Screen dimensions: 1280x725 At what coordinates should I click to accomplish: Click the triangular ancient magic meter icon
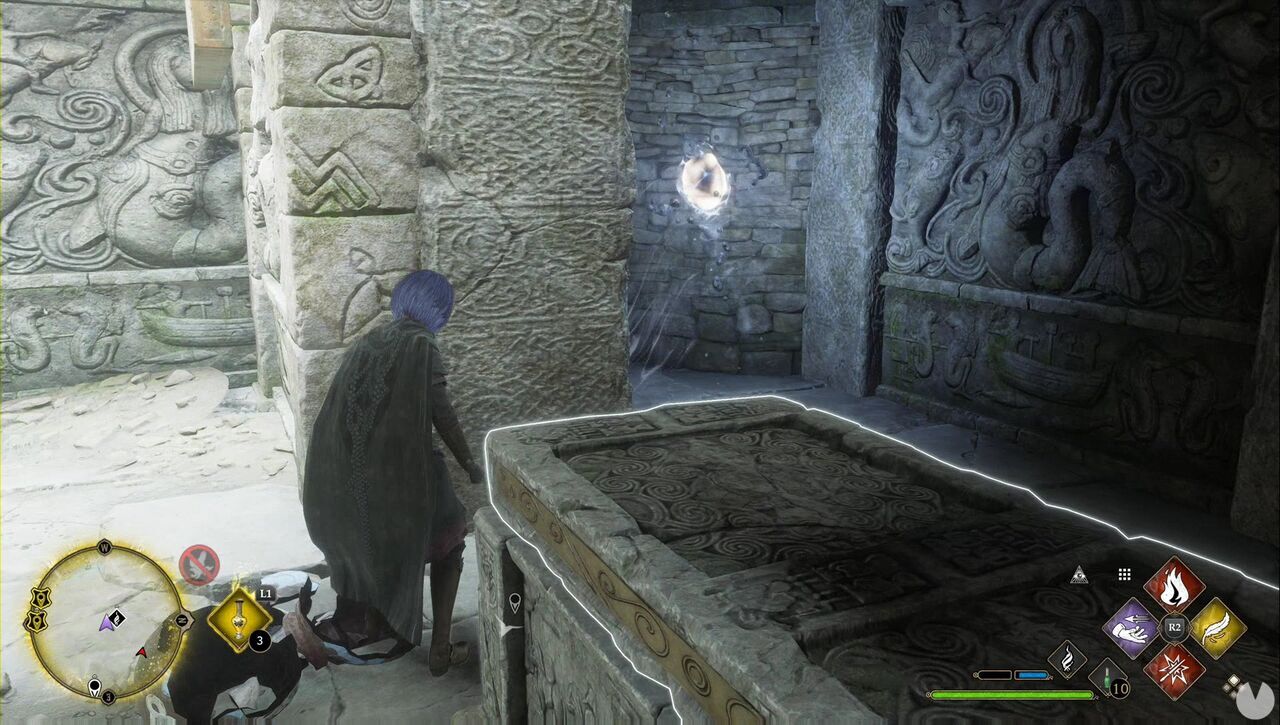(1079, 574)
